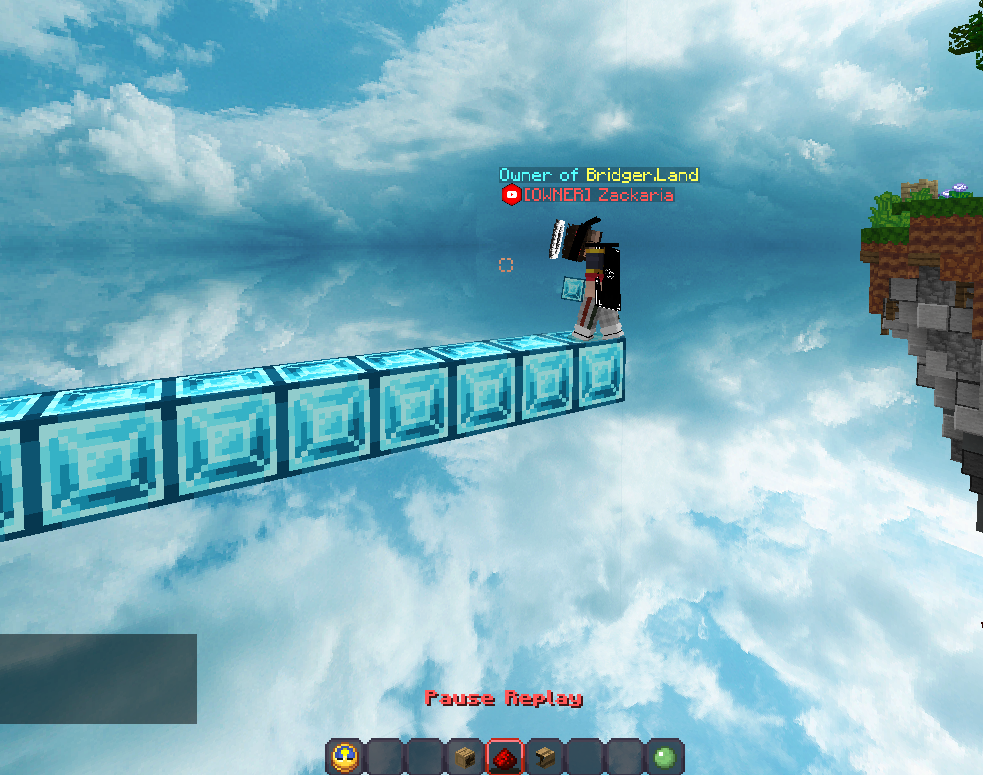Choose the green slimeball hotbar slot
Viewport: 983px width, 775px height.
(665, 757)
